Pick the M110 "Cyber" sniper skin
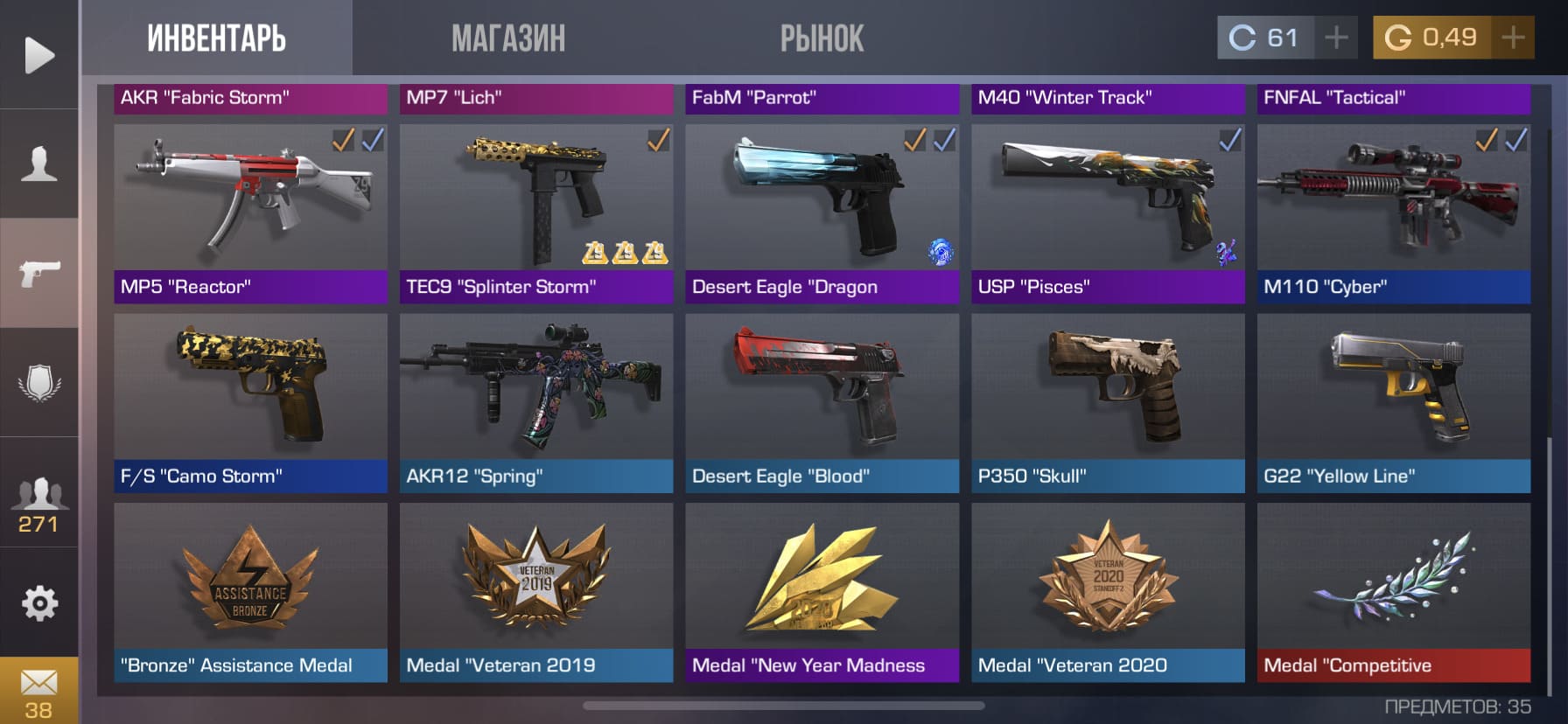 point(1394,213)
